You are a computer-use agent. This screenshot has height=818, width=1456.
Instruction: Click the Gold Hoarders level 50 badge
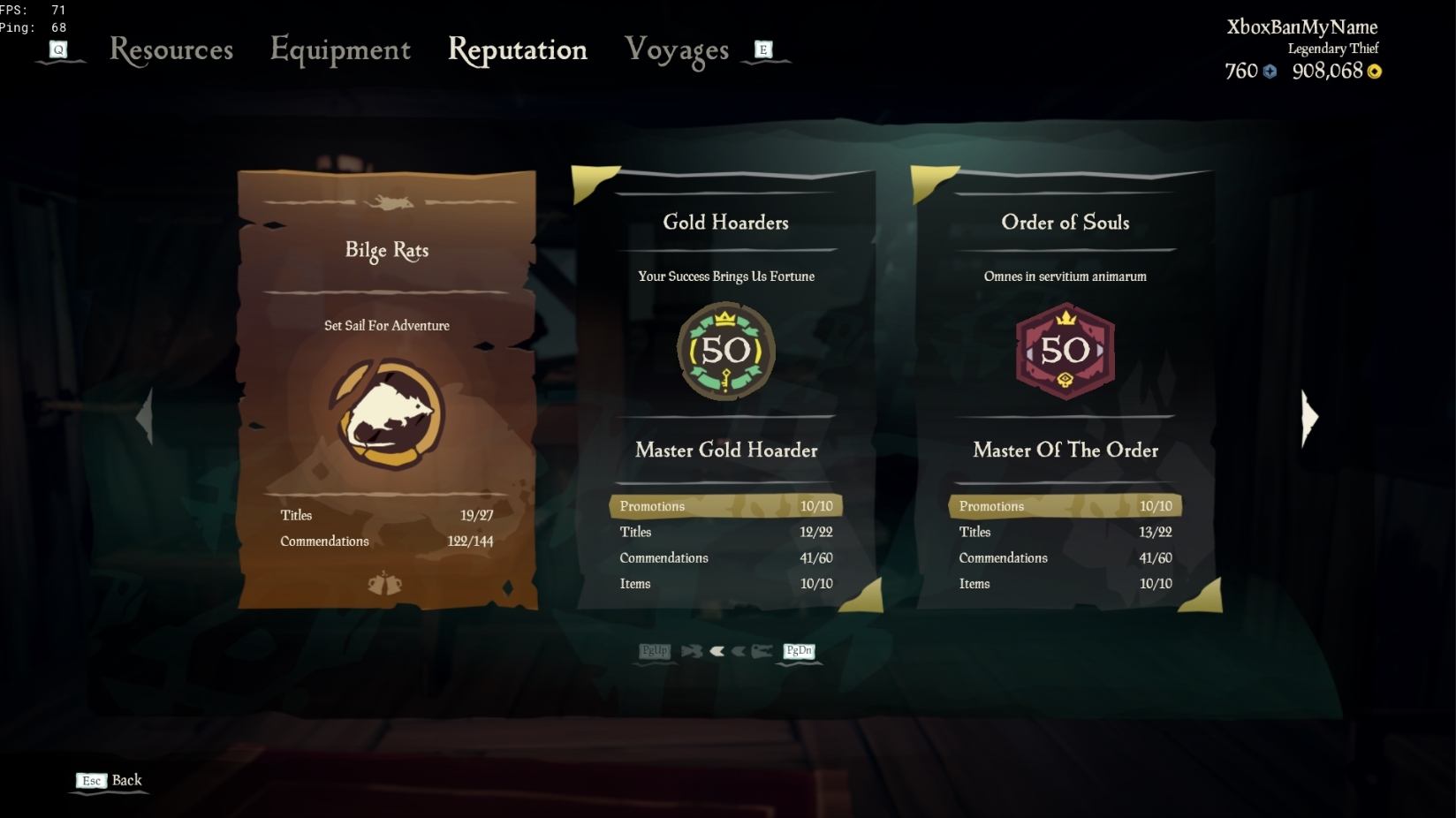pos(726,351)
